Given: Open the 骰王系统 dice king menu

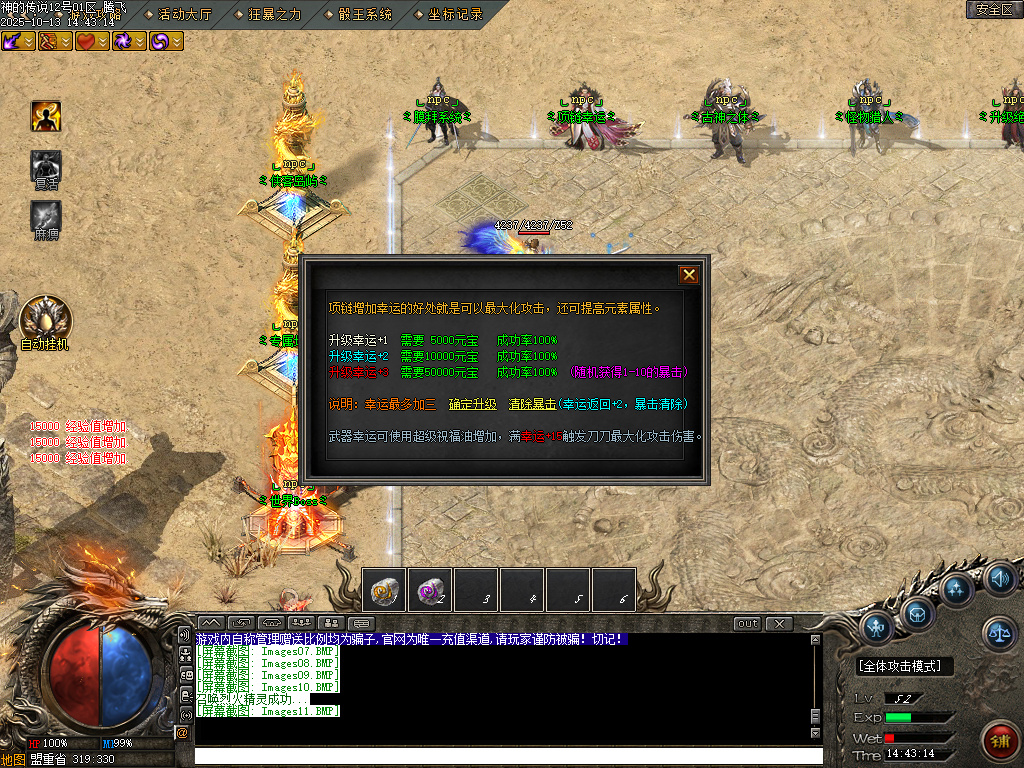Looking at the screenshot, I should point(359,14).
